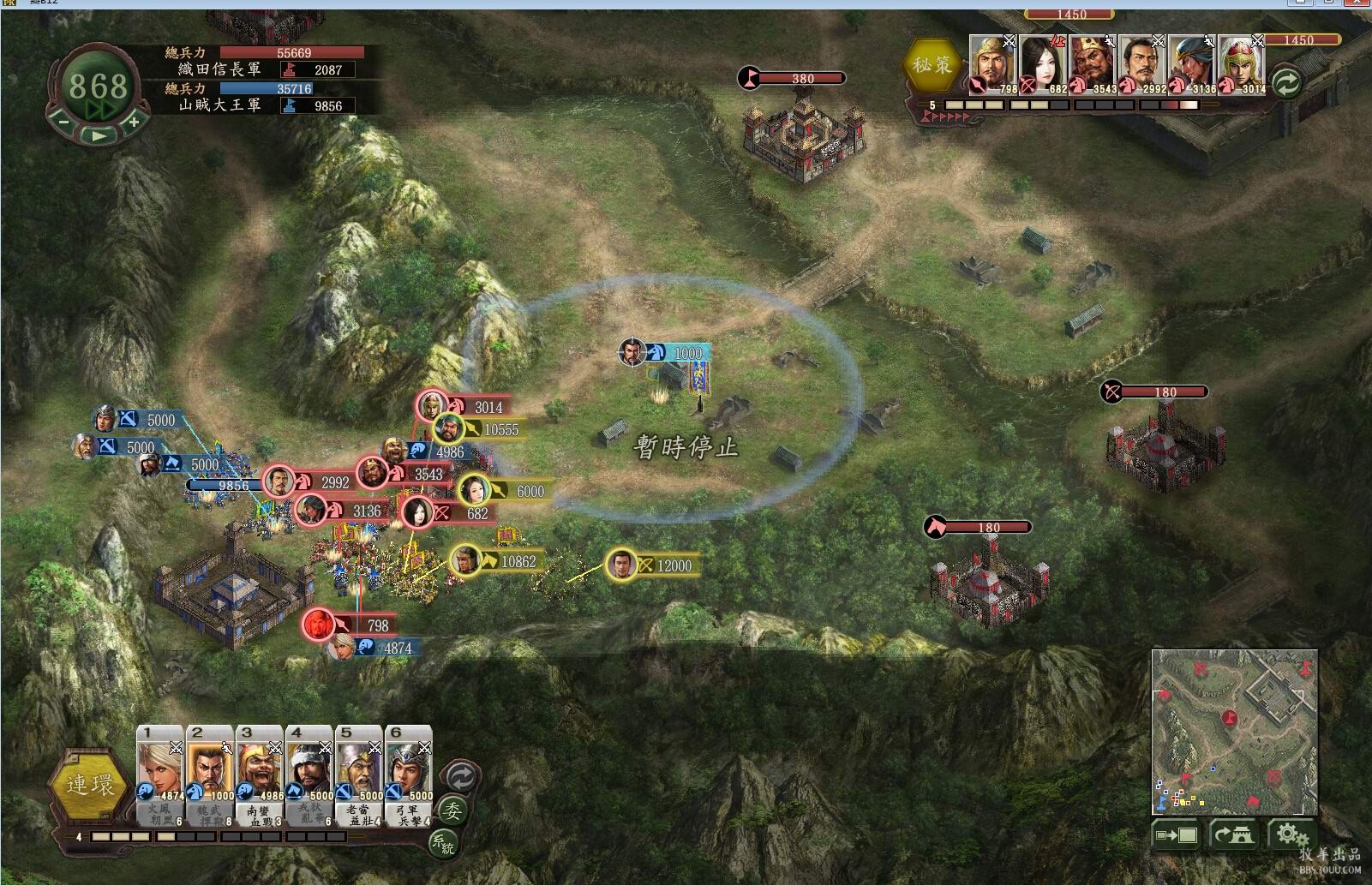
Task: Select officer card 5 with 老當益壯 tactic
Action: click(x=360, y=775)
